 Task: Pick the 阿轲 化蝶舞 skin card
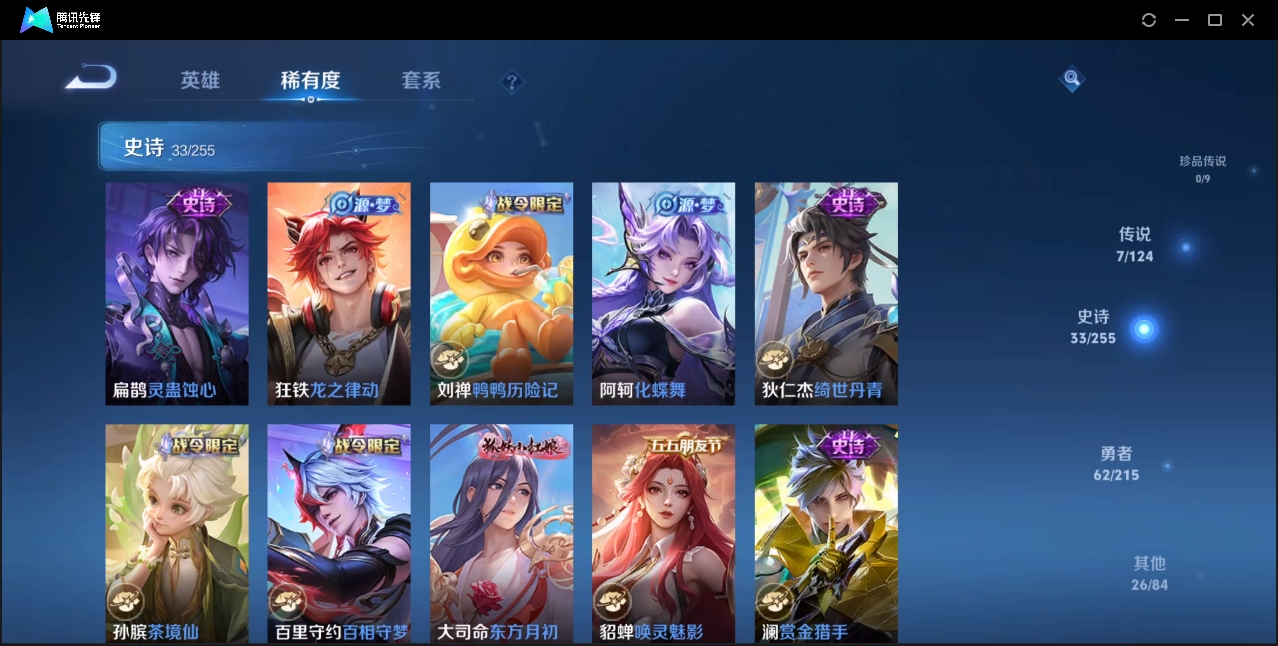click(663, 293)
